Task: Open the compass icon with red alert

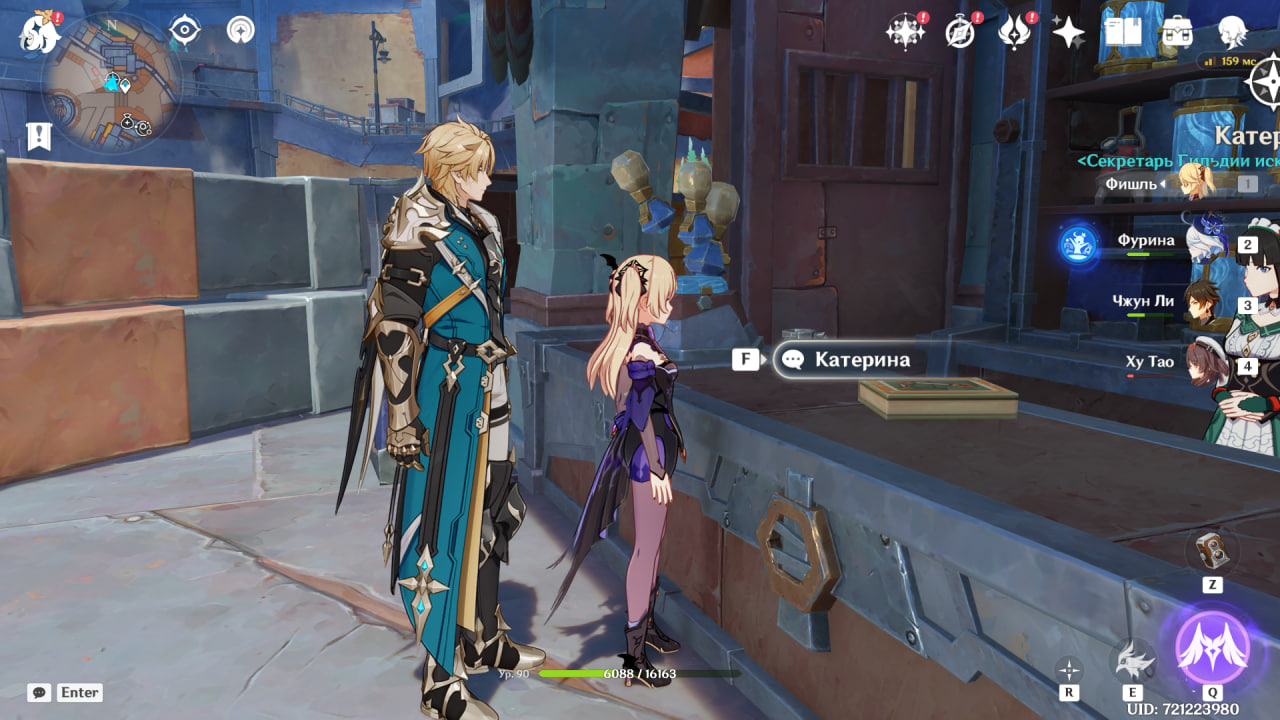Action: click(960, 32)
